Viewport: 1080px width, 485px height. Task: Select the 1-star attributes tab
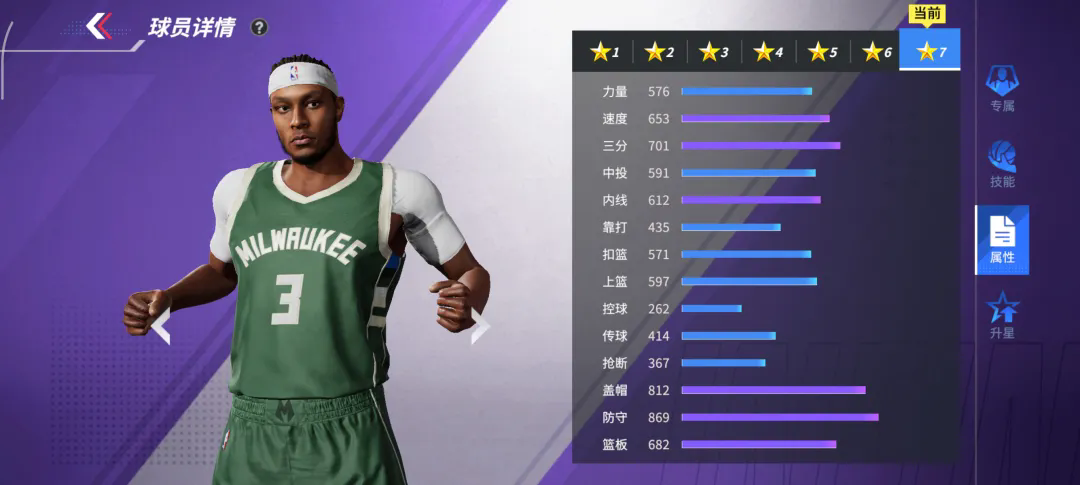(605, 52)
